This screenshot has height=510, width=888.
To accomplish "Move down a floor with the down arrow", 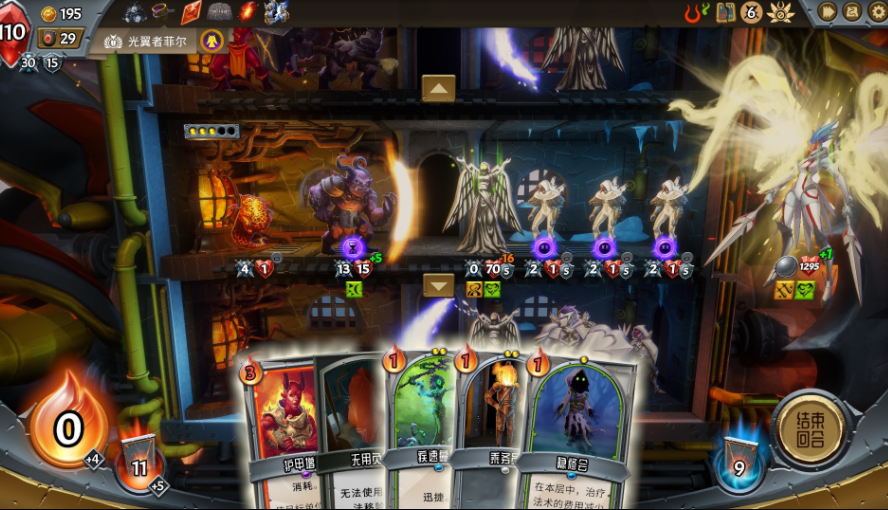I will pyautogui.click(x=438, y=285).
